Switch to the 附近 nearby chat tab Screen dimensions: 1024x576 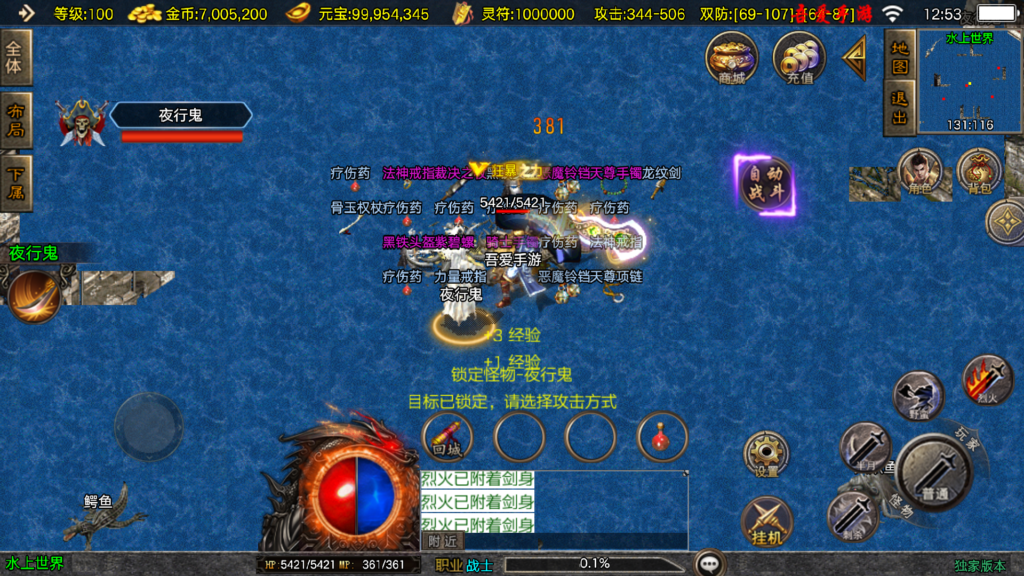pyautogui.click(x=443, y=541)
